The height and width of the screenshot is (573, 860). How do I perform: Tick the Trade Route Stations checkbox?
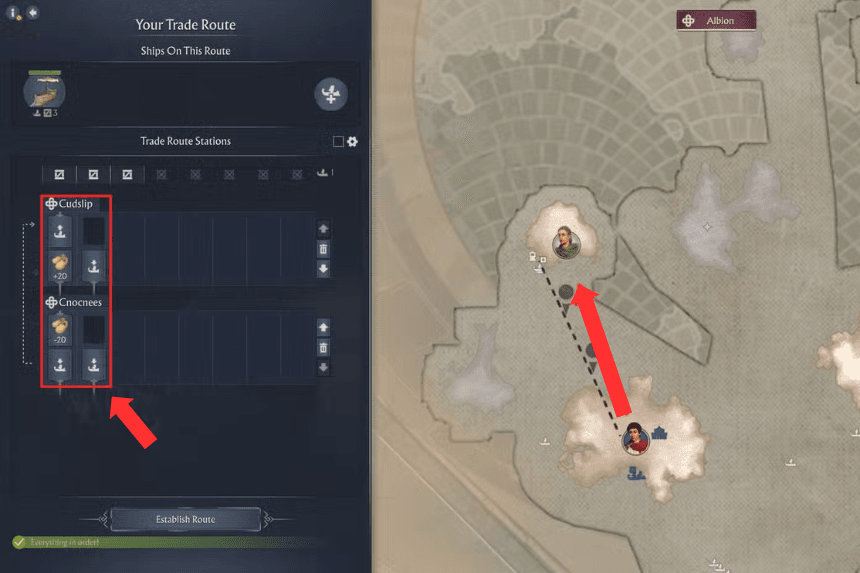tap(338, 142)
